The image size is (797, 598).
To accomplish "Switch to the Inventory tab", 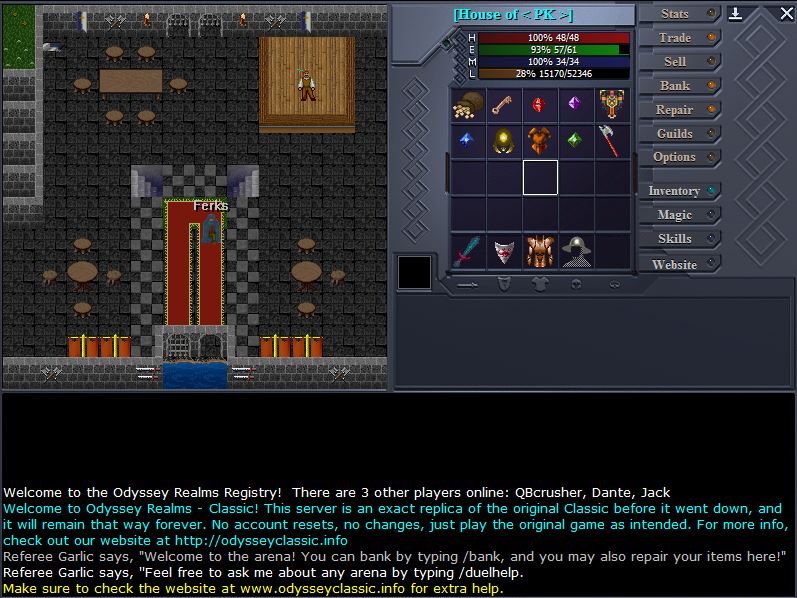I will point(678,191).
